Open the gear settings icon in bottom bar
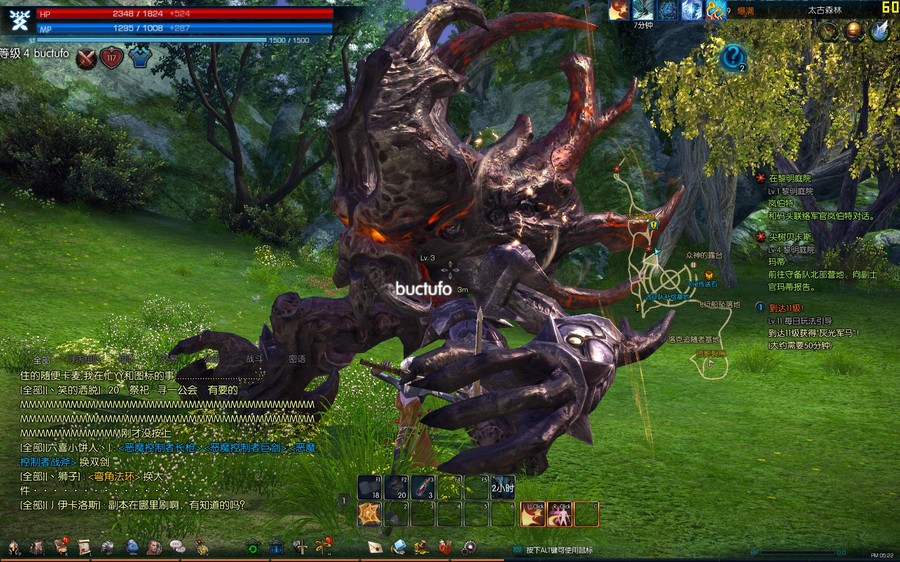Viewport: 900px width, 562px height. [x=469, y=546]
